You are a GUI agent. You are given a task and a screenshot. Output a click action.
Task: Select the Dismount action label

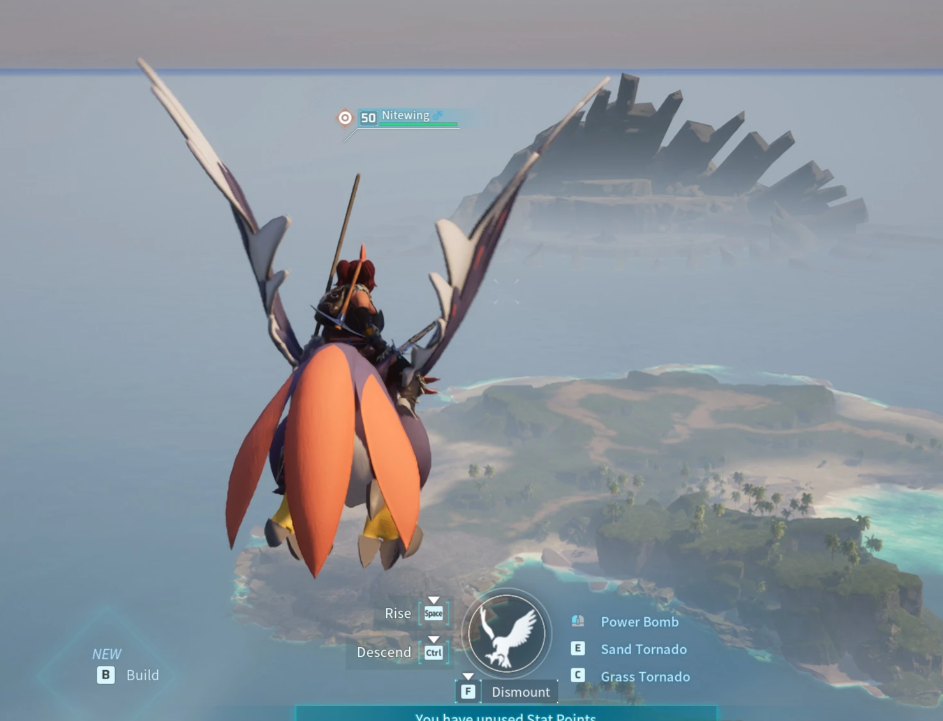click(520, 692)
